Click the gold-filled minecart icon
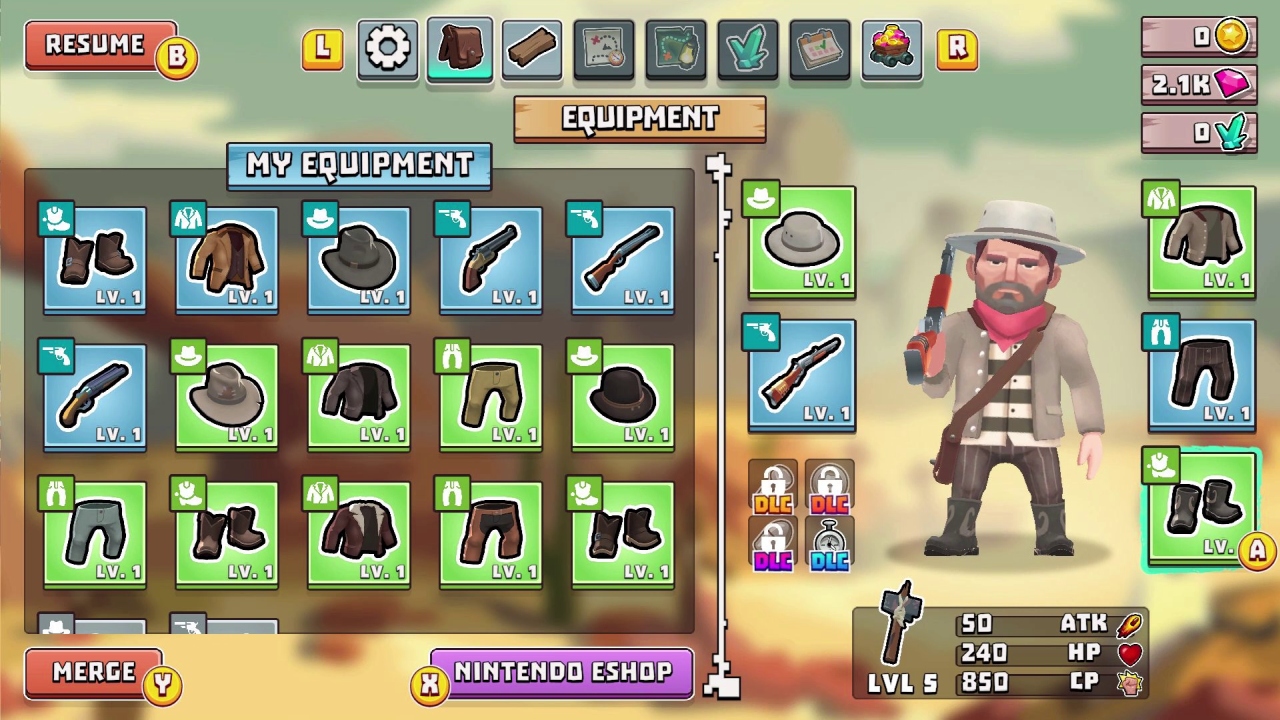The width and height of the screenshot is (1280, 720). 891,48
